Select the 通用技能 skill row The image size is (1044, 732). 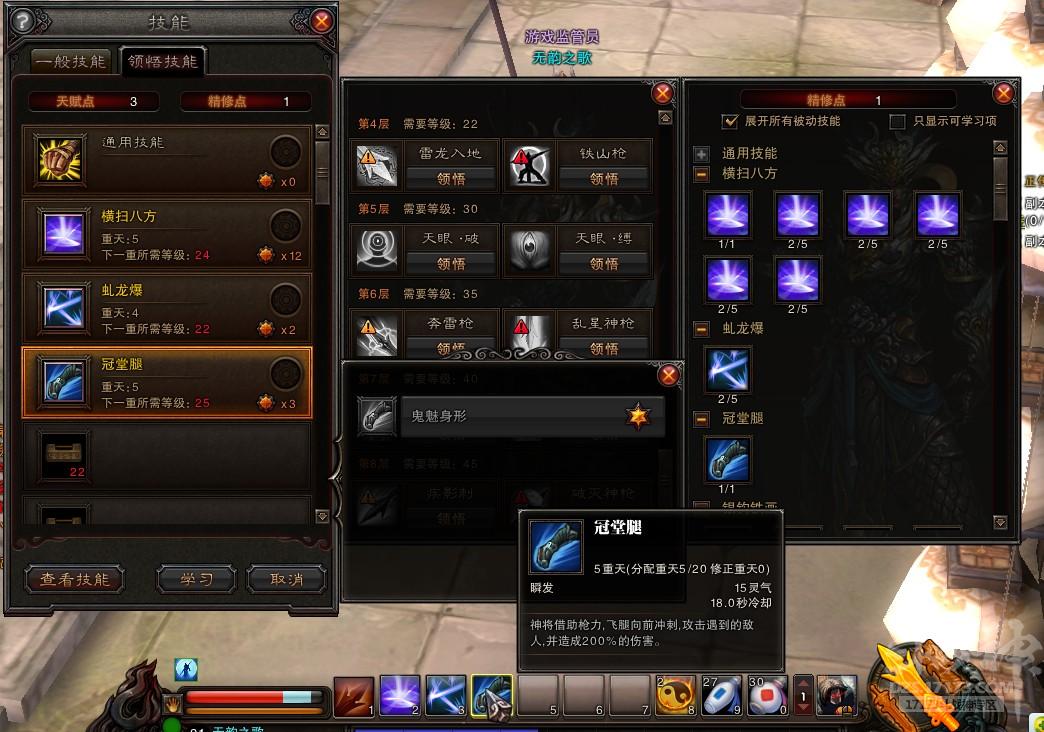(x=167, y=160)
